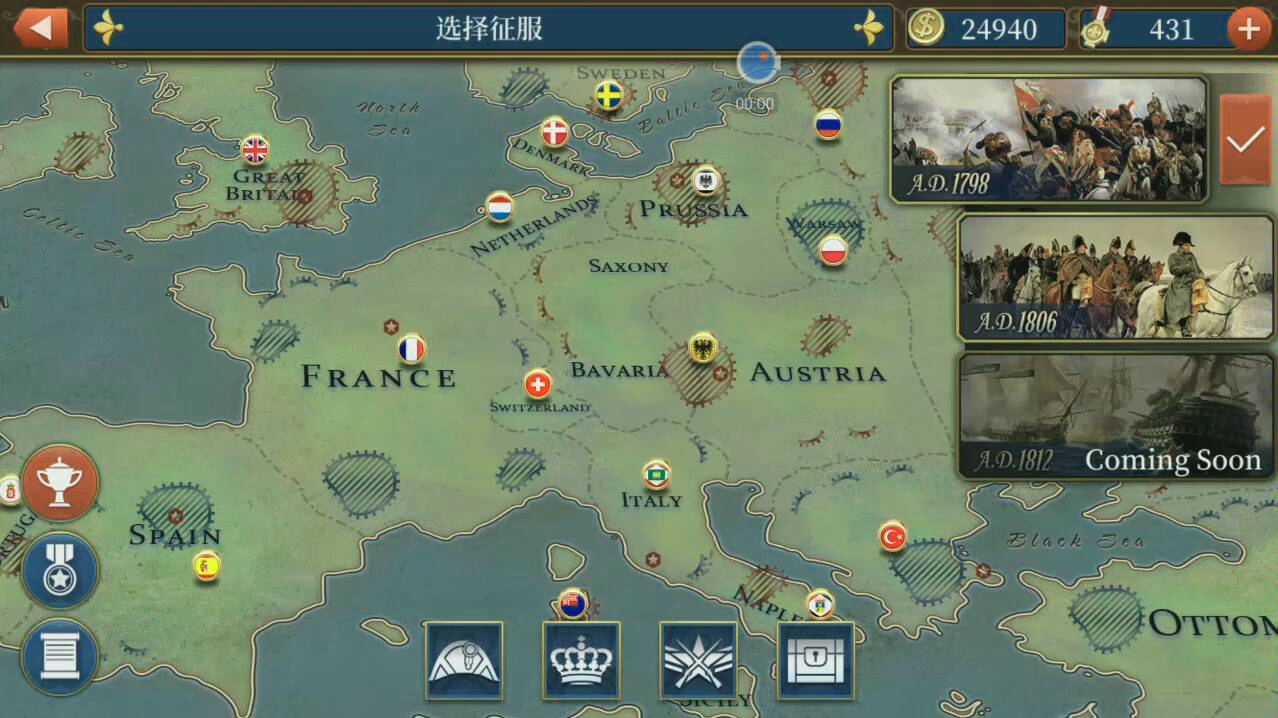
Task: Add medals with the plus button
Action: click(1248, 29)
